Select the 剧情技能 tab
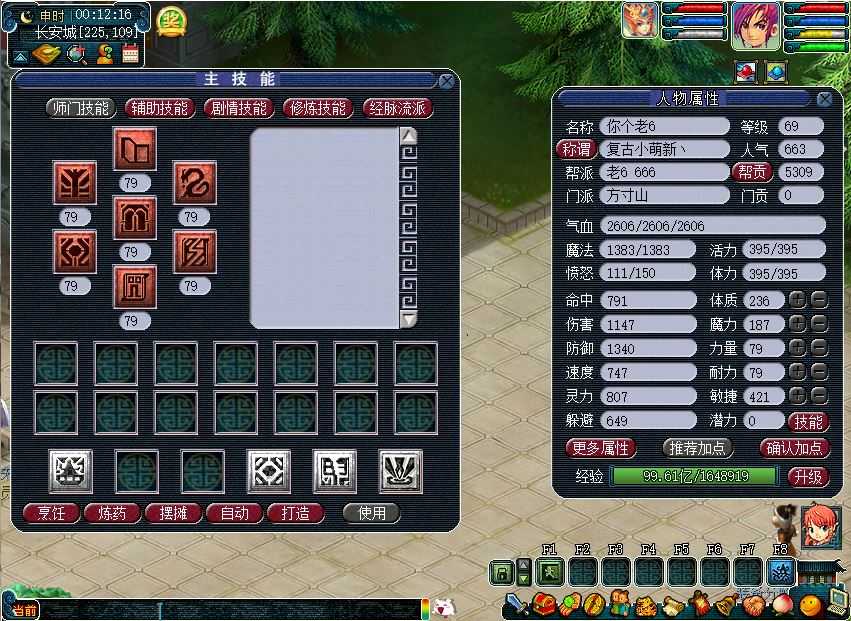 [x=237, y=108]
